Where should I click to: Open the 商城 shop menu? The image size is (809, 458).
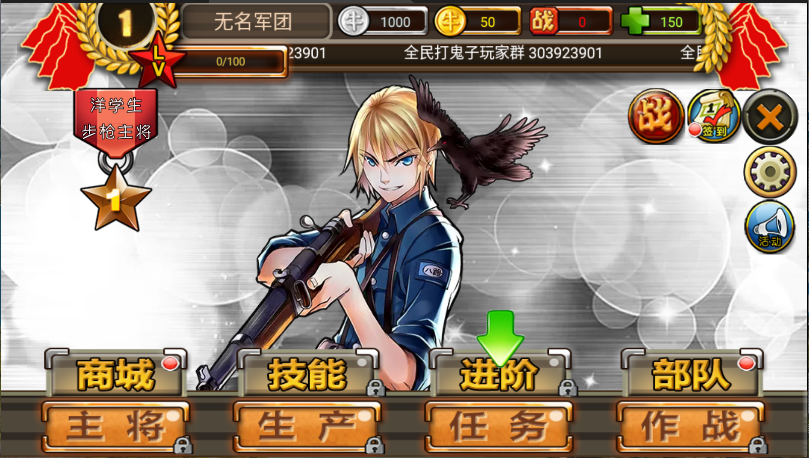point(115,375)
